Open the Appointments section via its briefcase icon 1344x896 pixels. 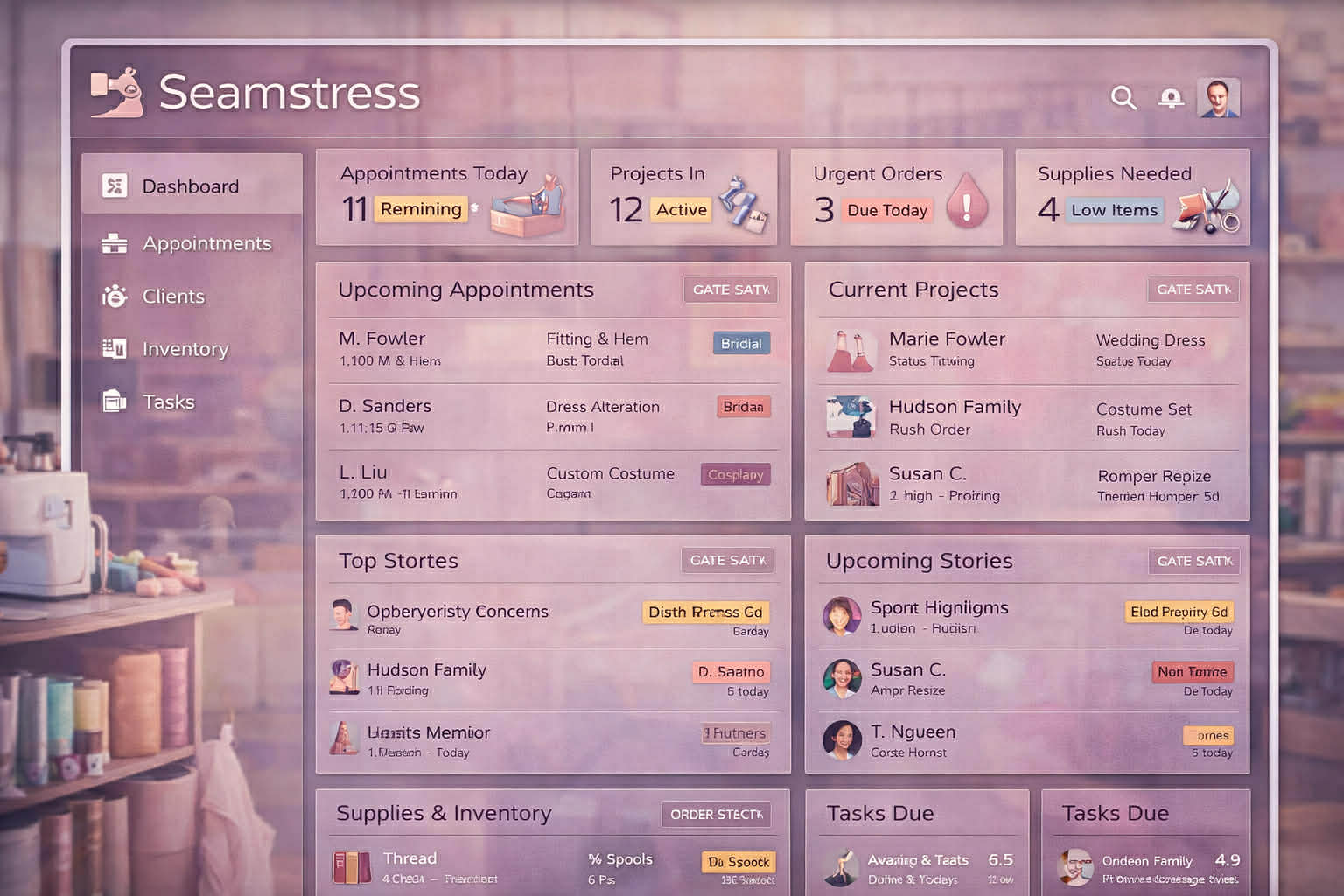(113, 243)
